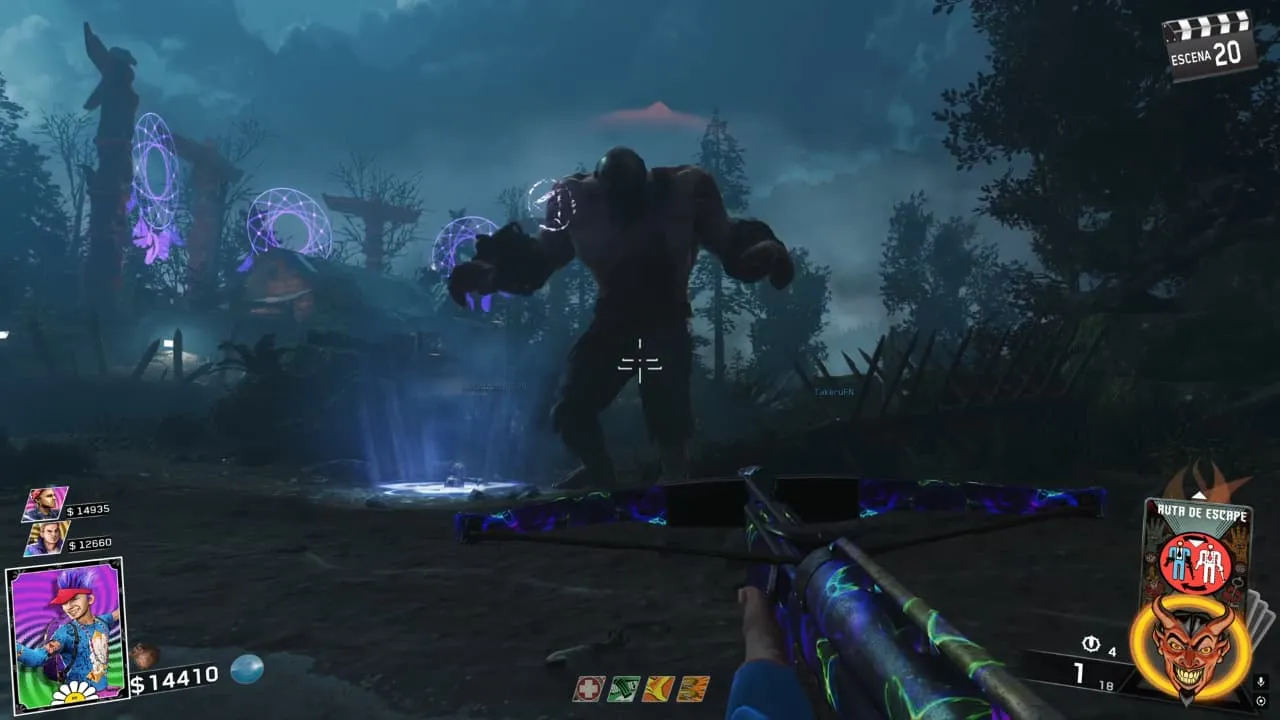
Task: Click the Escena 20 clapperboard indicator
Action: point(1208,45)
